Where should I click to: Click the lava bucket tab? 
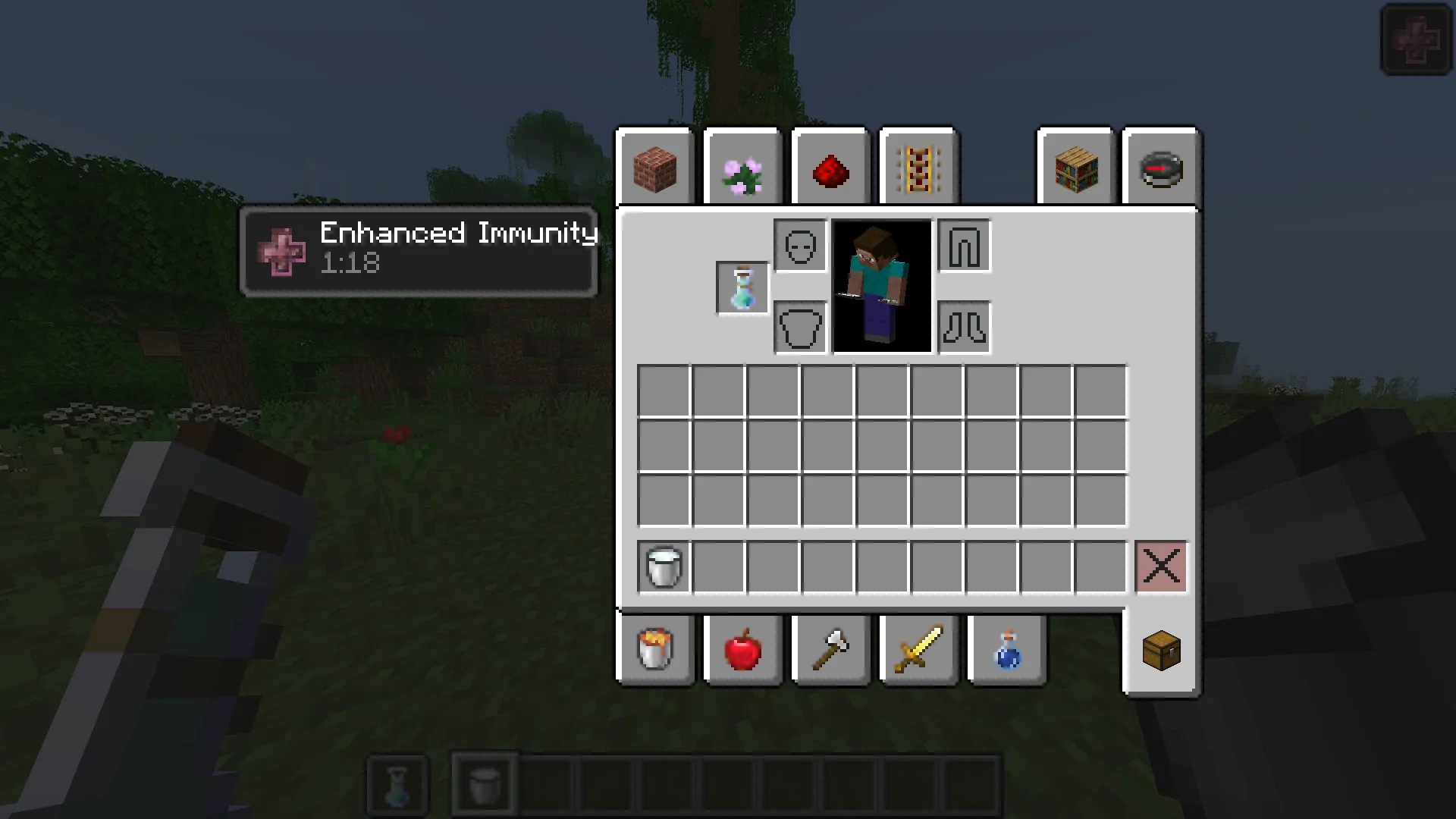click(655, 651)
